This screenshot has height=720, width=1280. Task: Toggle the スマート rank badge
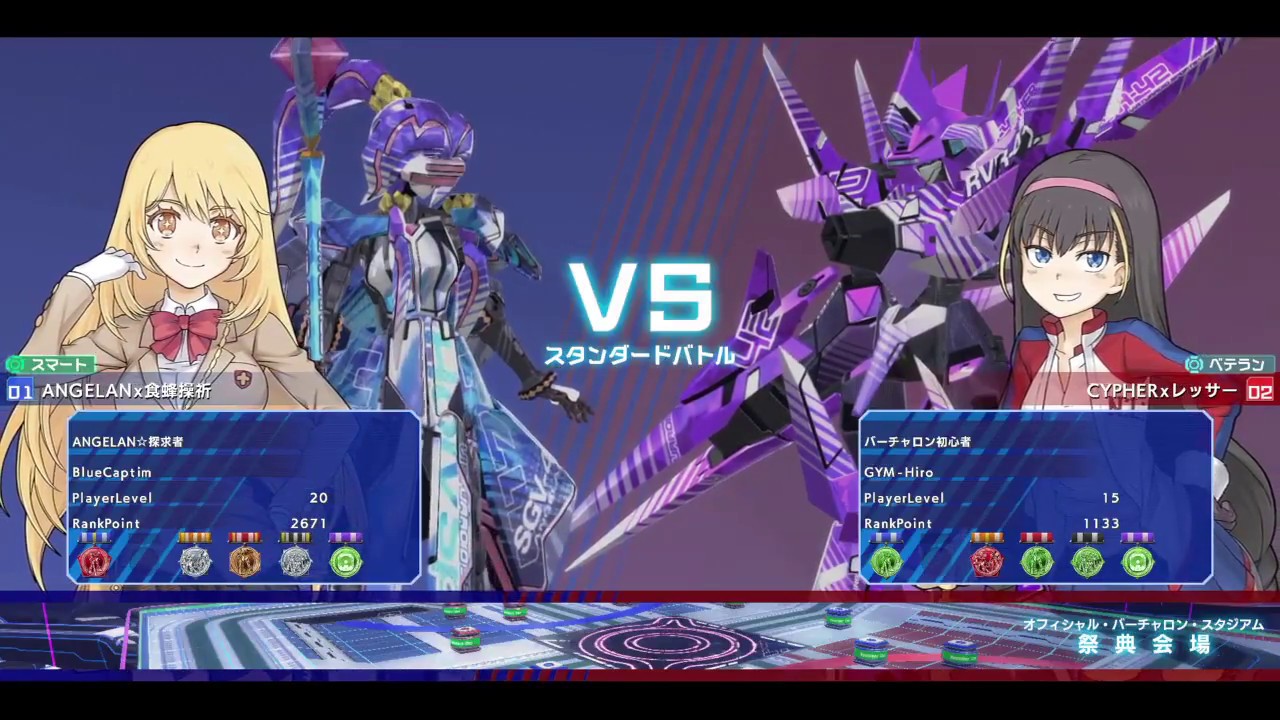coord(50,364)
